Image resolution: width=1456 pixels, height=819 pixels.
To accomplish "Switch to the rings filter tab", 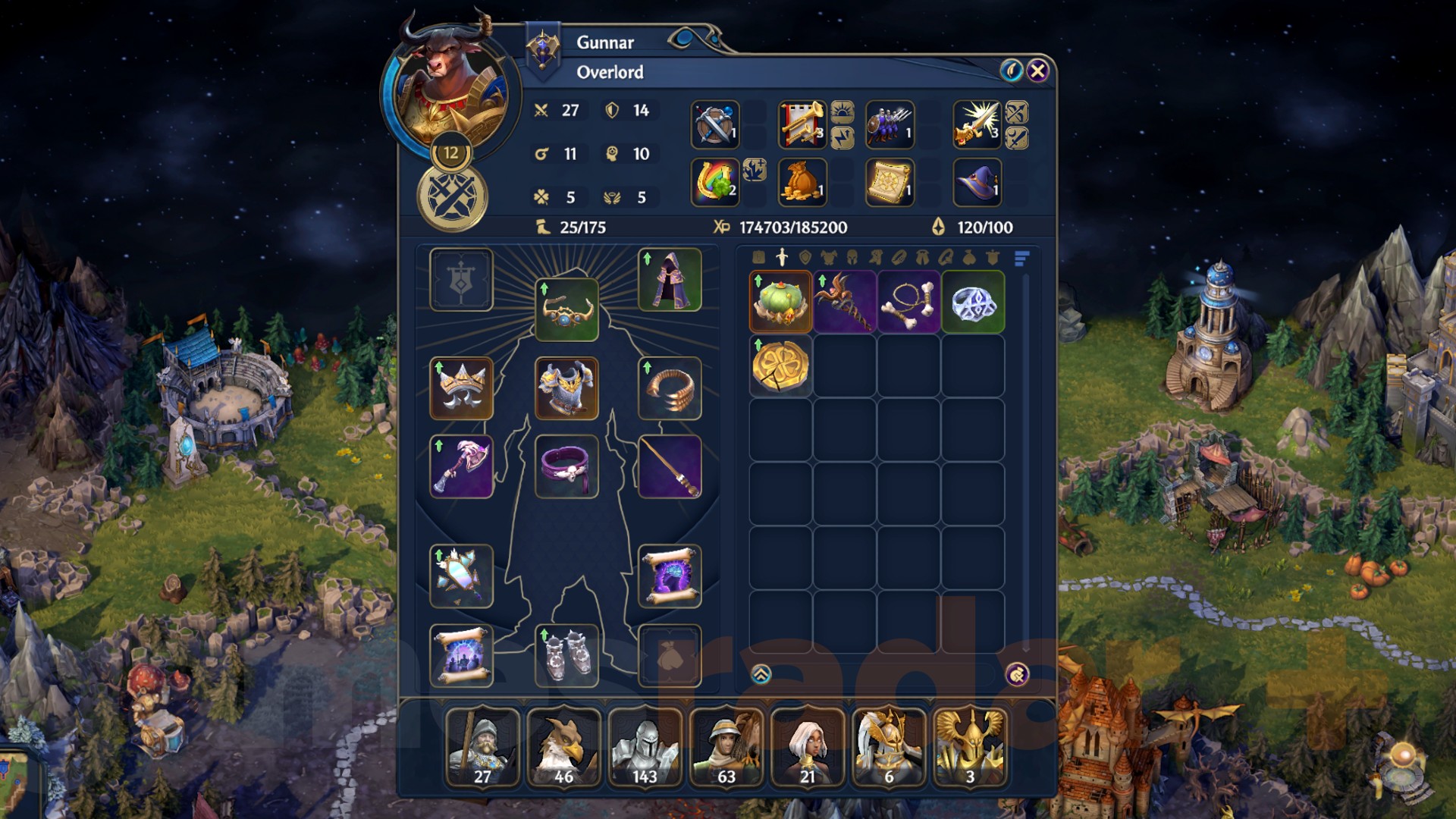I will [899, 259].
